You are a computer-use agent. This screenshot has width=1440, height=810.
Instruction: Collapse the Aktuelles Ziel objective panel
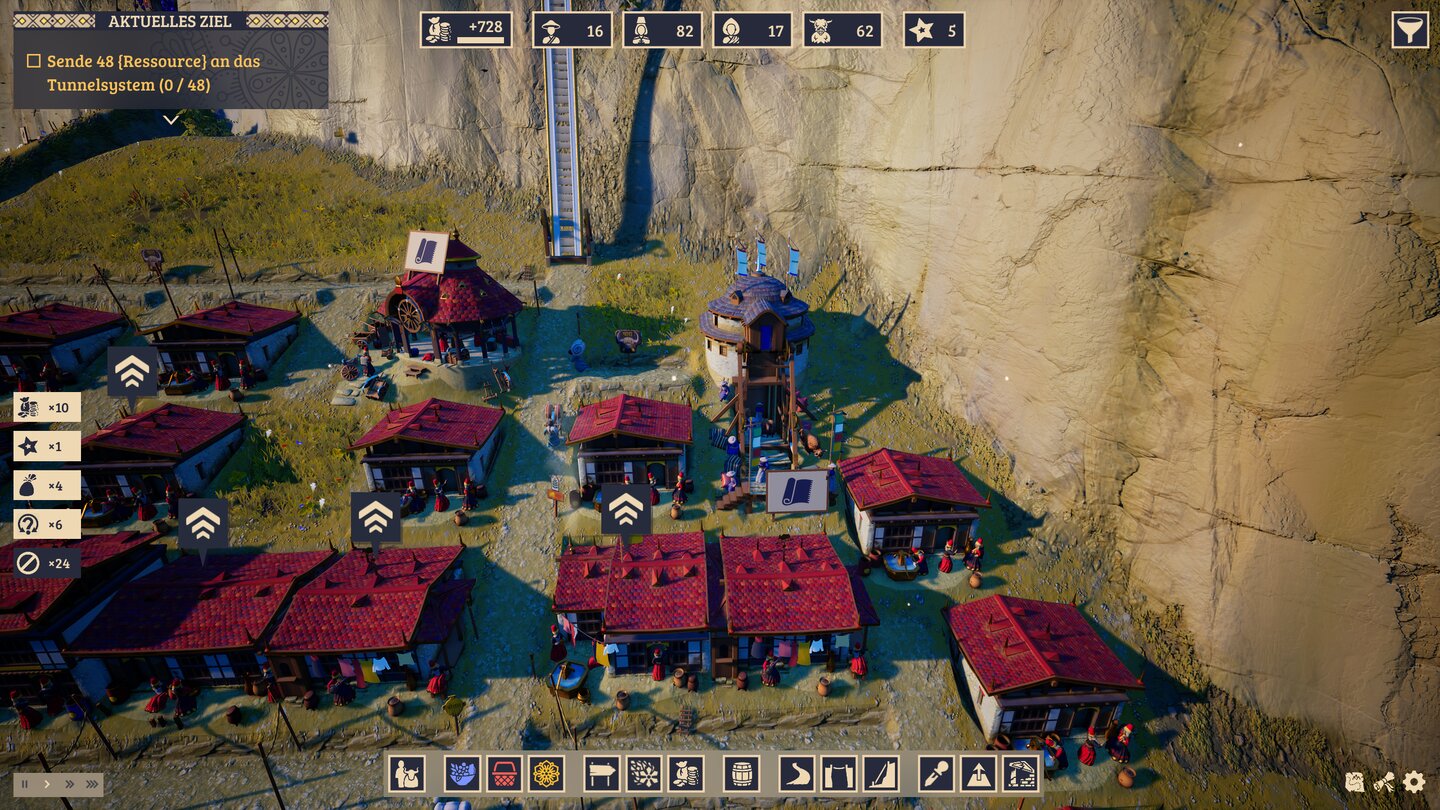(171, 119)
